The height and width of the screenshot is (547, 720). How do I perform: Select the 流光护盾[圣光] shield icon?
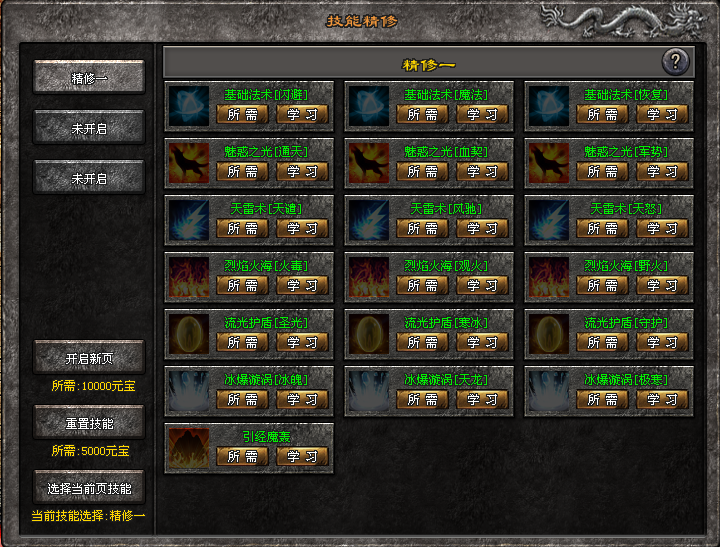188,331
